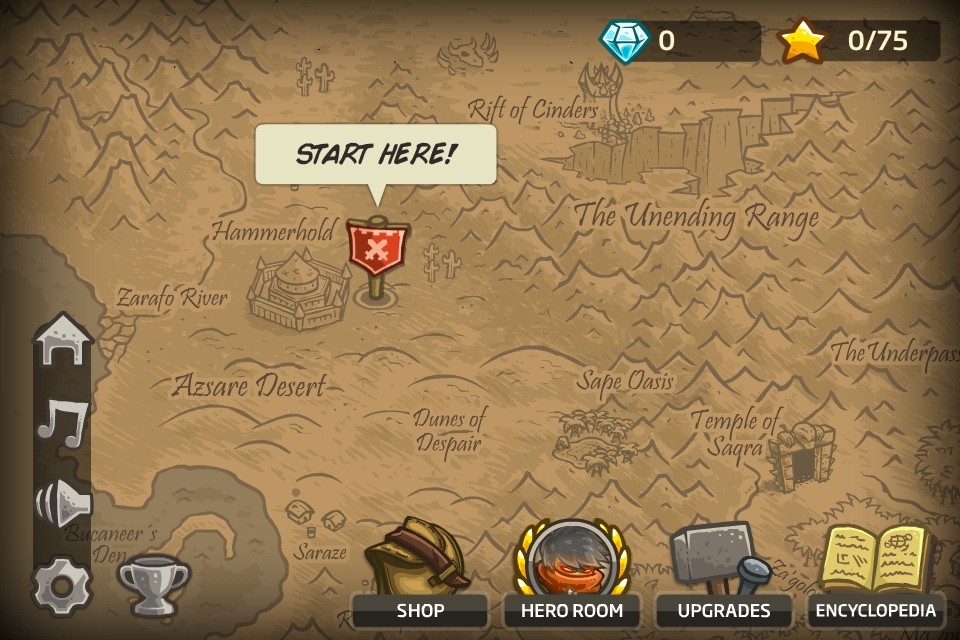This screenshot has width=960, height=640.
Task: Toggle sound effects speaker icon
Action: (62, 502)
